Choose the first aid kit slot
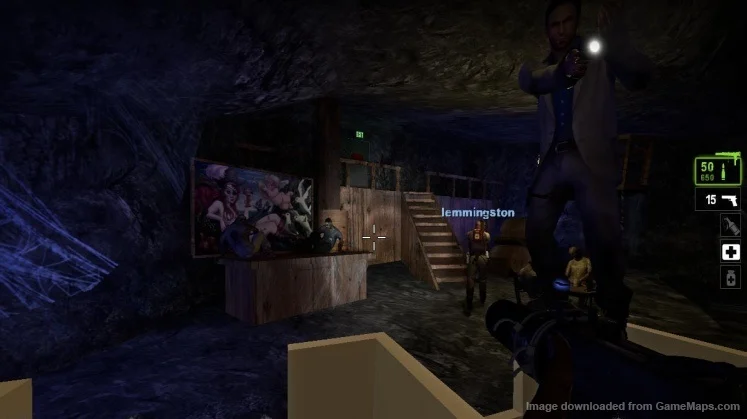The width and height of the screenshot is (747, 419). coord(730,252)
